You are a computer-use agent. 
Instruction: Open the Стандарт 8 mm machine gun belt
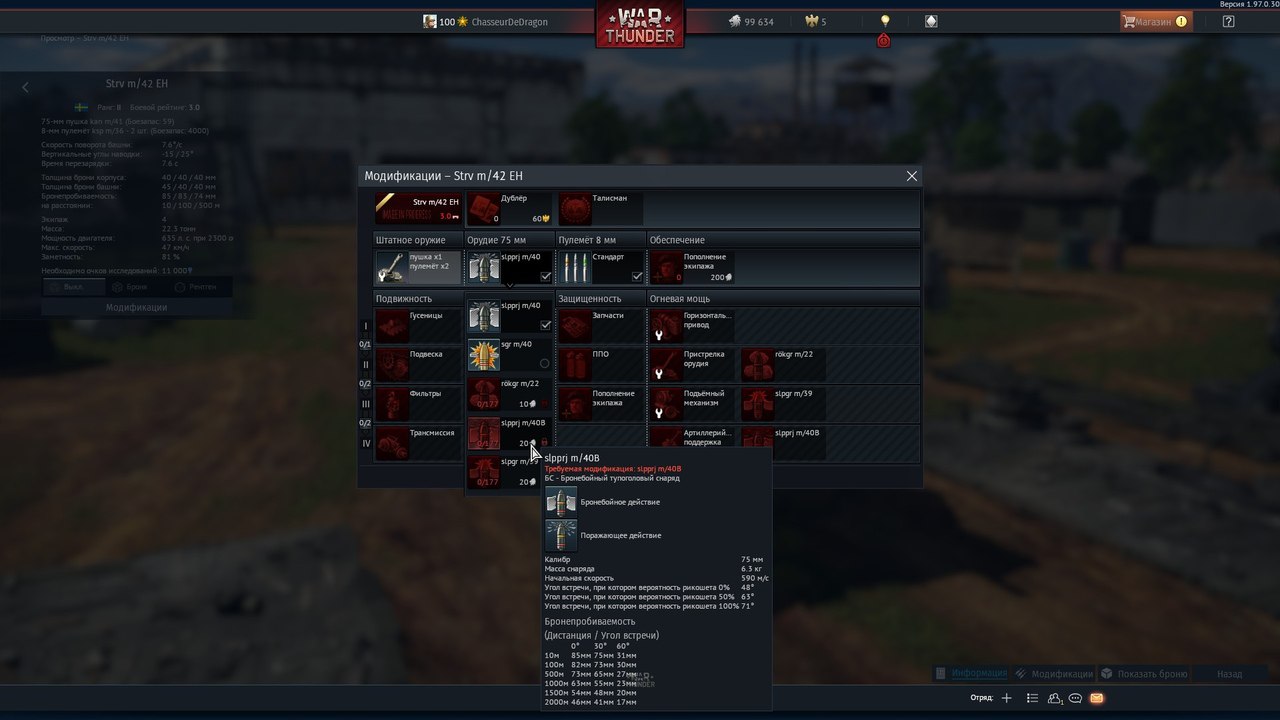coord(601,268)
